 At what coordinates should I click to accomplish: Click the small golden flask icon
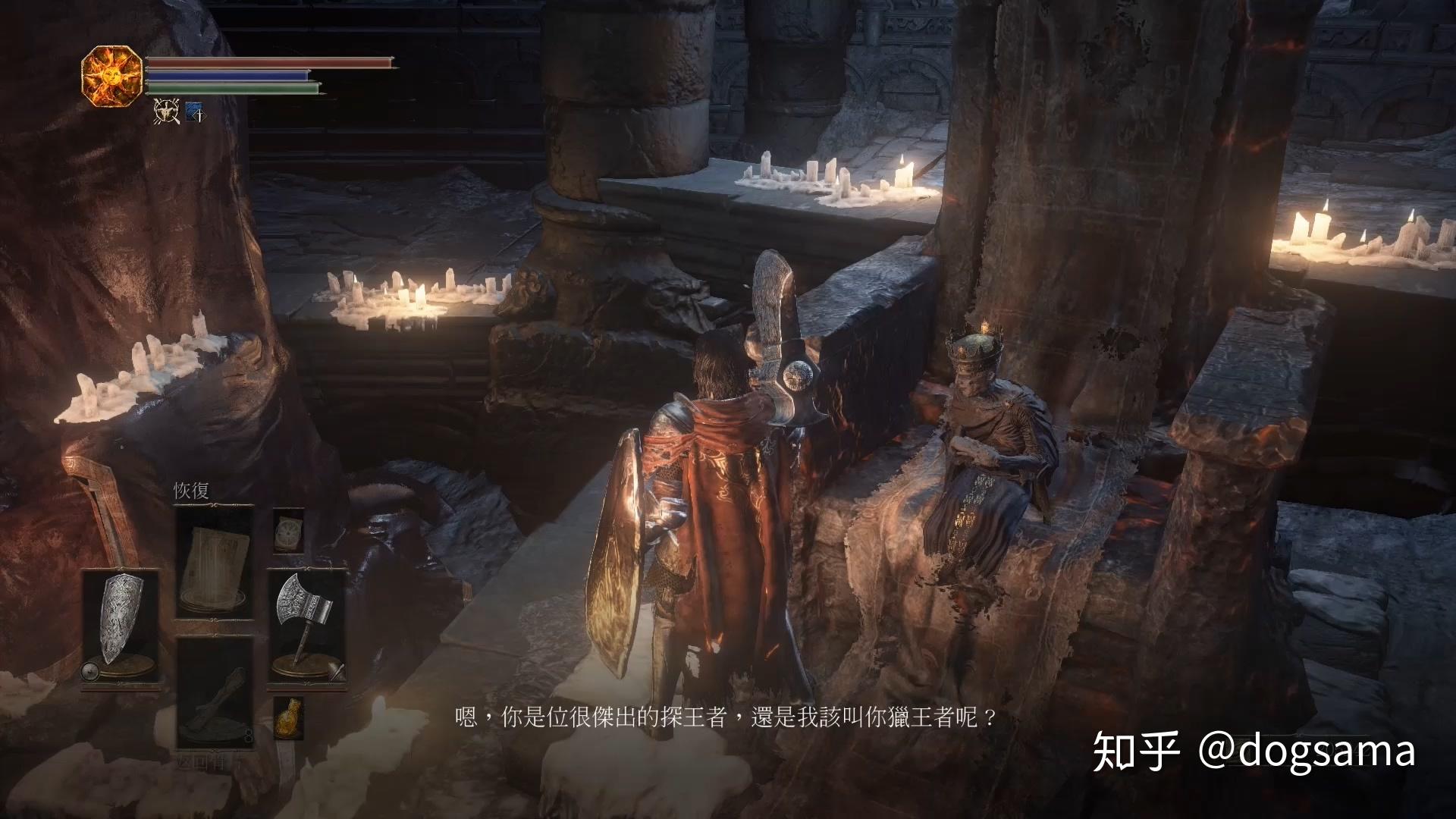tap(288, 717)
